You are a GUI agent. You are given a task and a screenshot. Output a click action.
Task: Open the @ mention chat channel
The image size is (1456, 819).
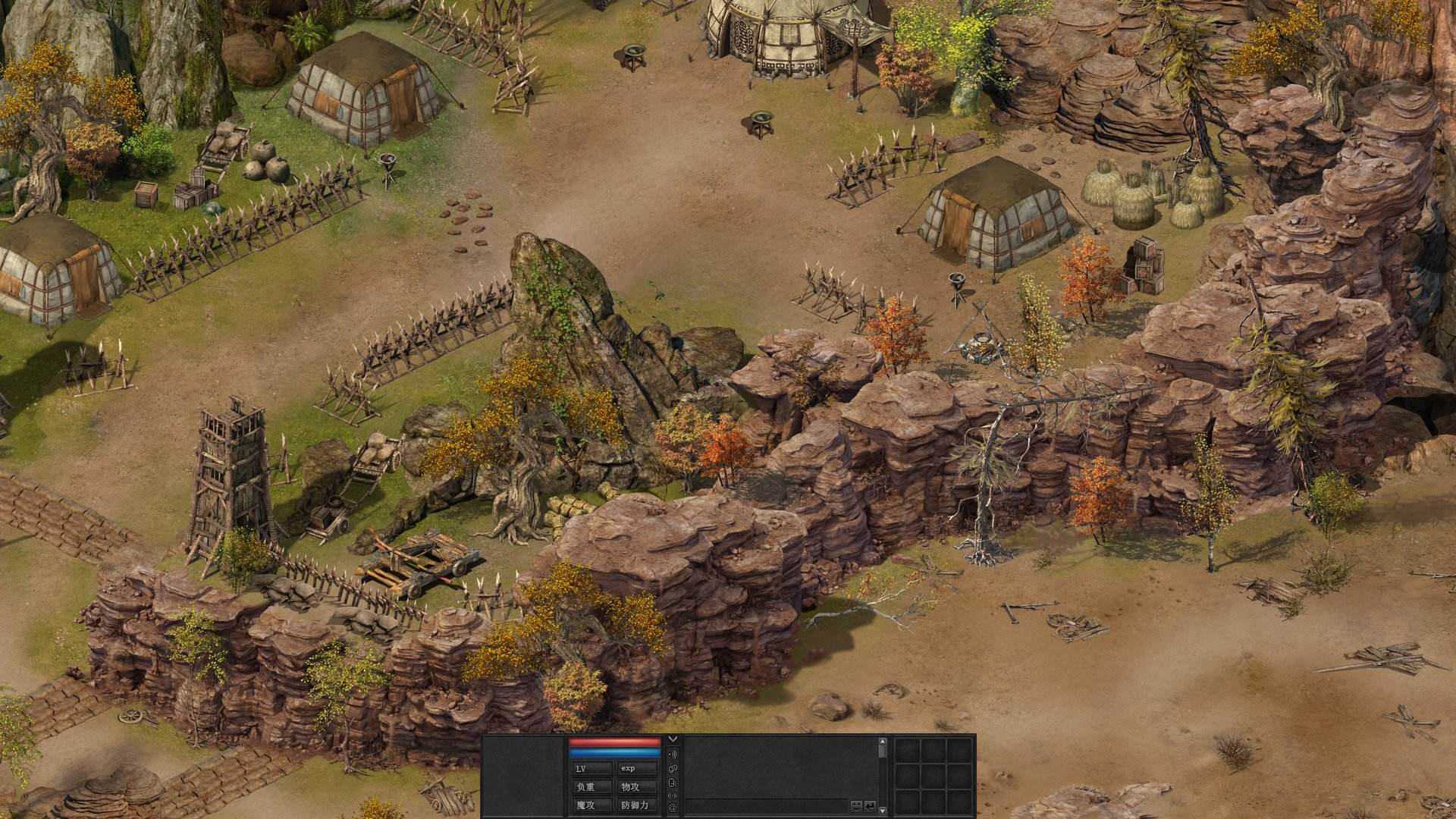coord(673,808)
